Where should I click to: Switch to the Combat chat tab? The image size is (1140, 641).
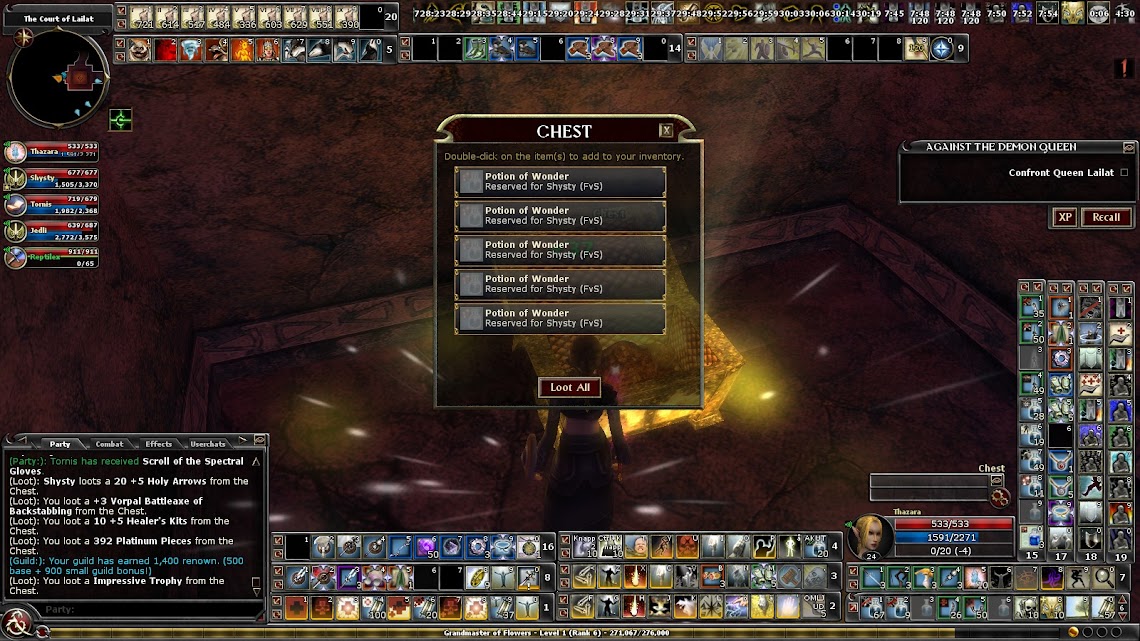pyautogui.click(x=109, y=444)
